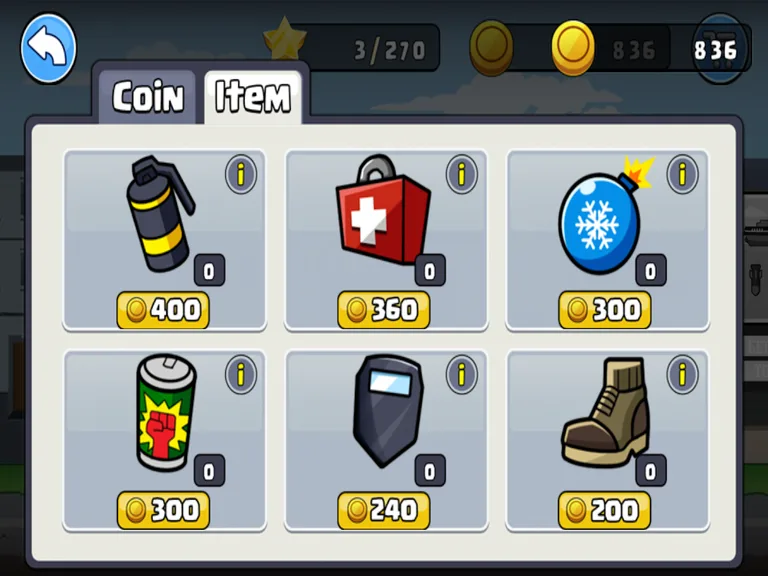This screenshot has height=576, width=768.
Task: Open the riot shield info button
Action: point(461,375)
